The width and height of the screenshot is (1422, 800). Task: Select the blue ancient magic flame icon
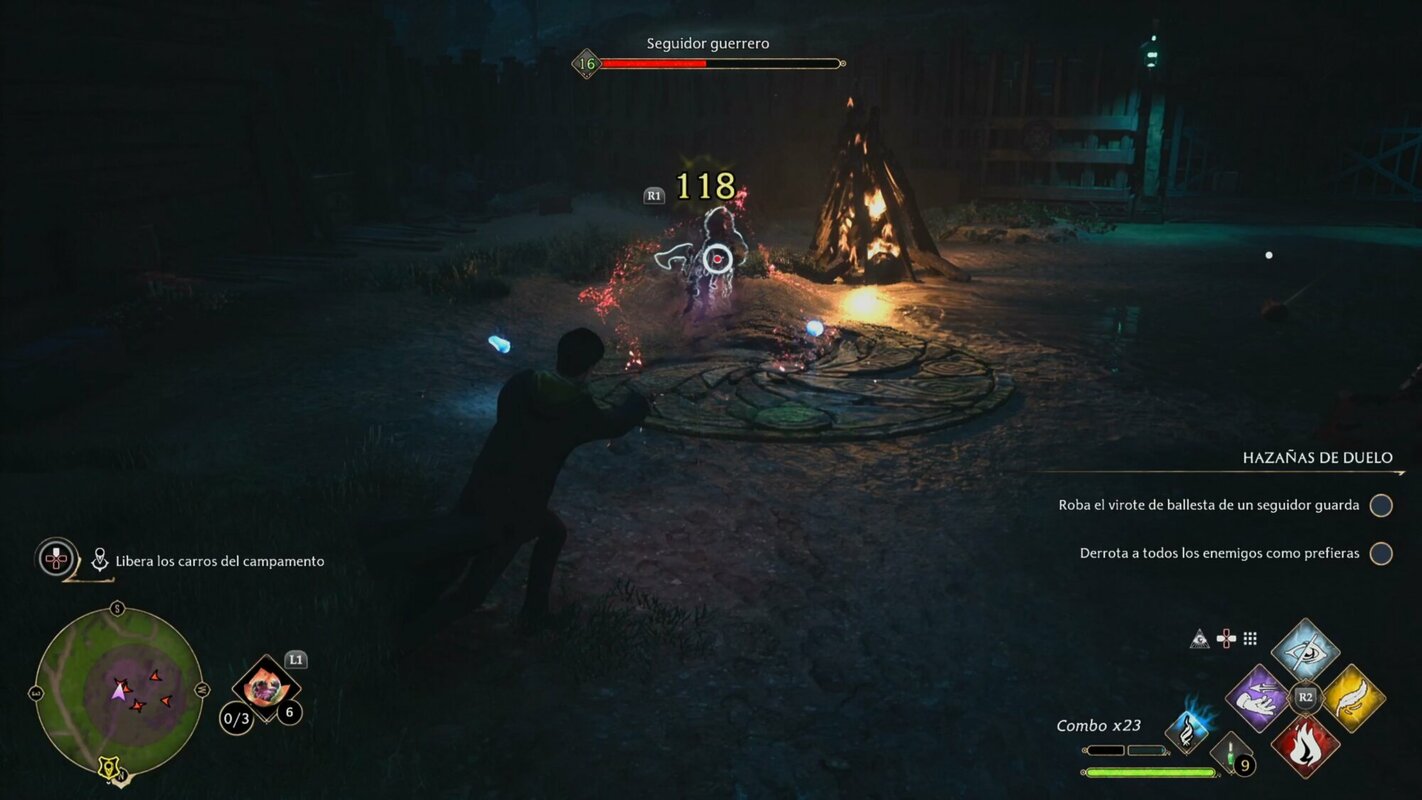1186,731
